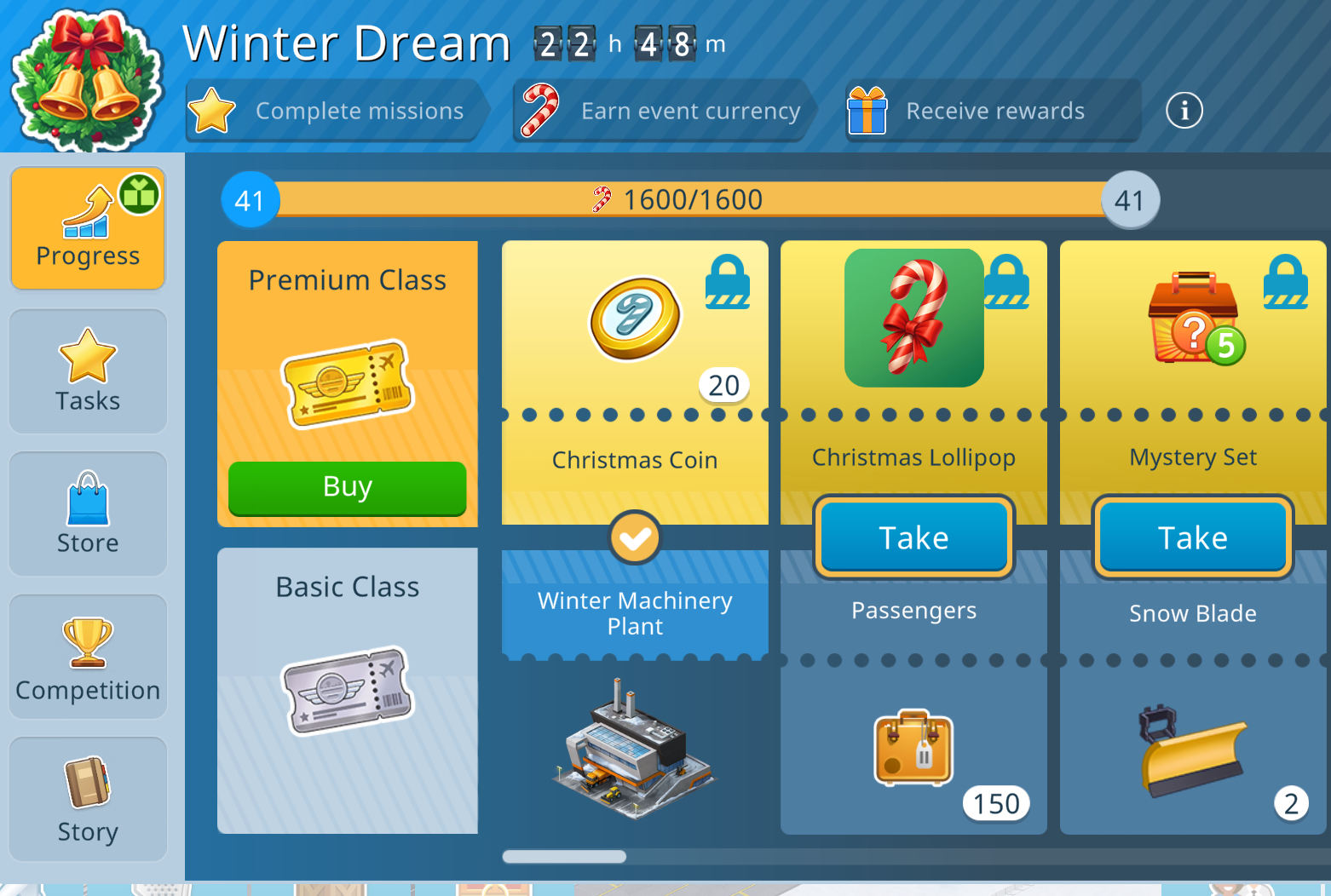The image size is (1331, 896).
Task: Click the Basic Class ticket card
Action: pos(347,690)
